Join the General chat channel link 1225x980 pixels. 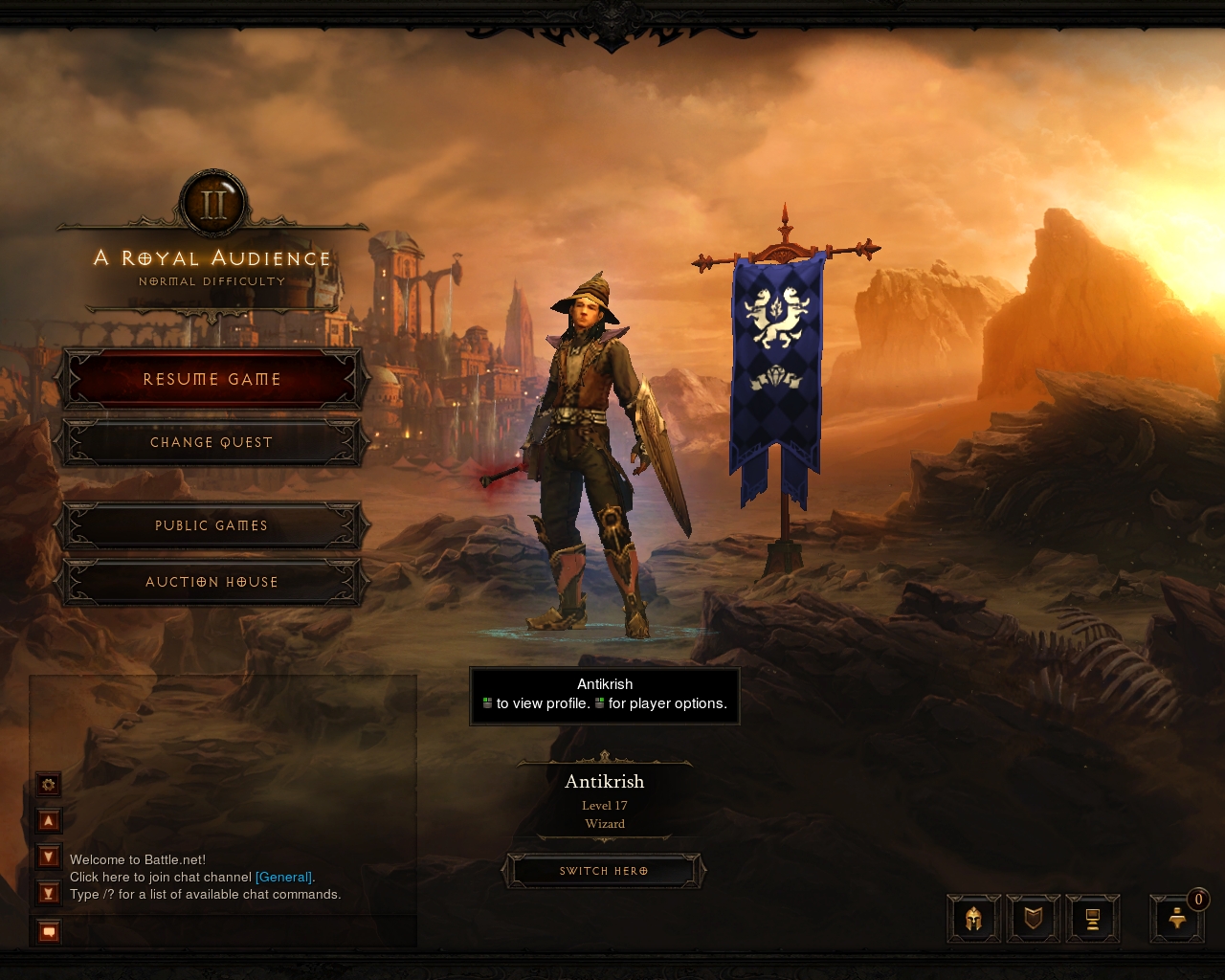pyautogui.click(x=283, y=877)
